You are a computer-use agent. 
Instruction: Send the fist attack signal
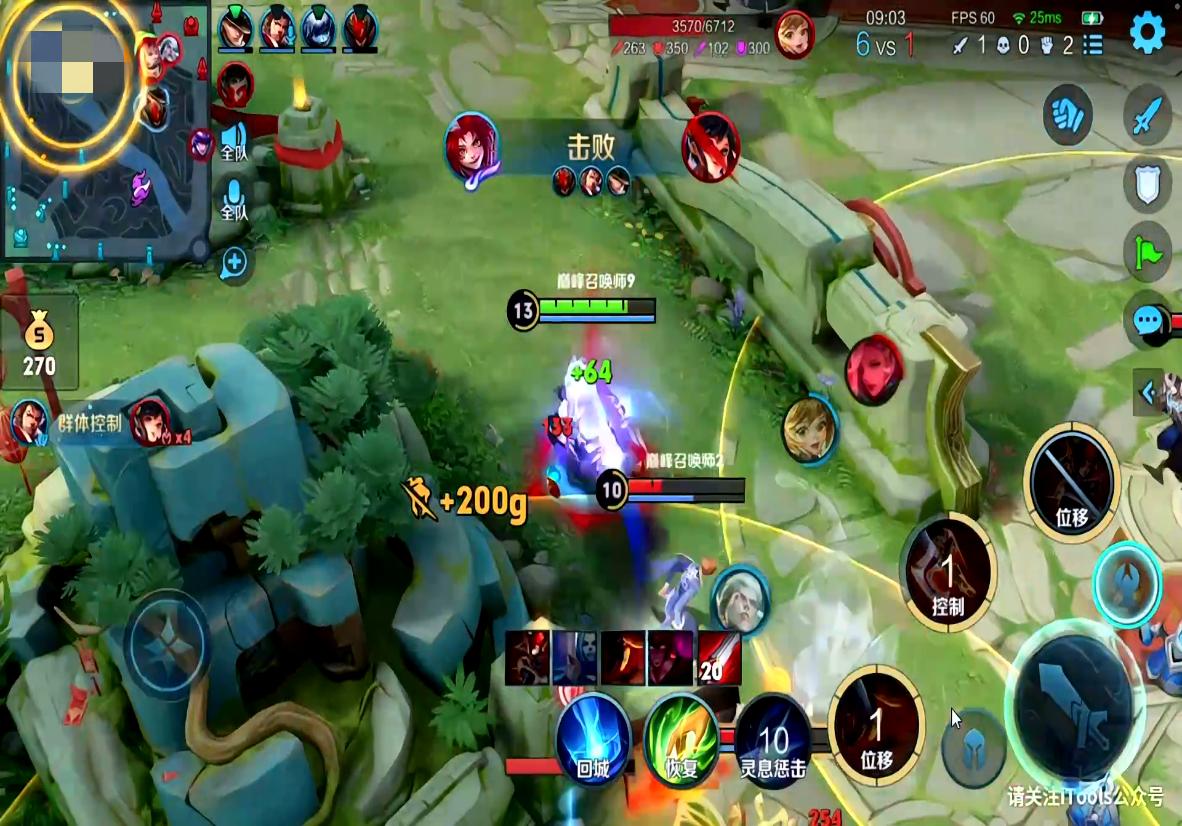[x=1067, y=114]
